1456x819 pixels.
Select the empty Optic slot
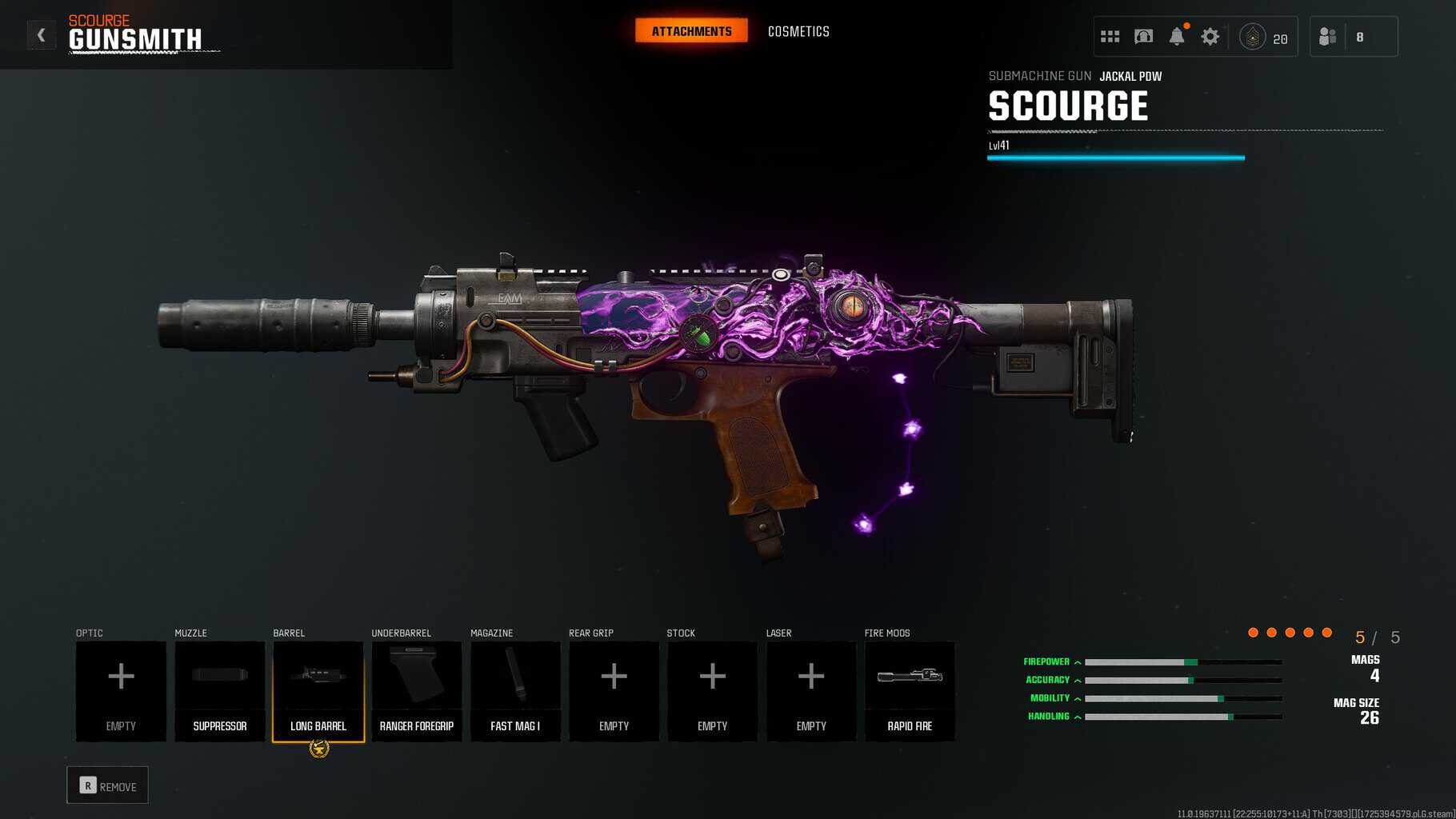pos(121,691)
